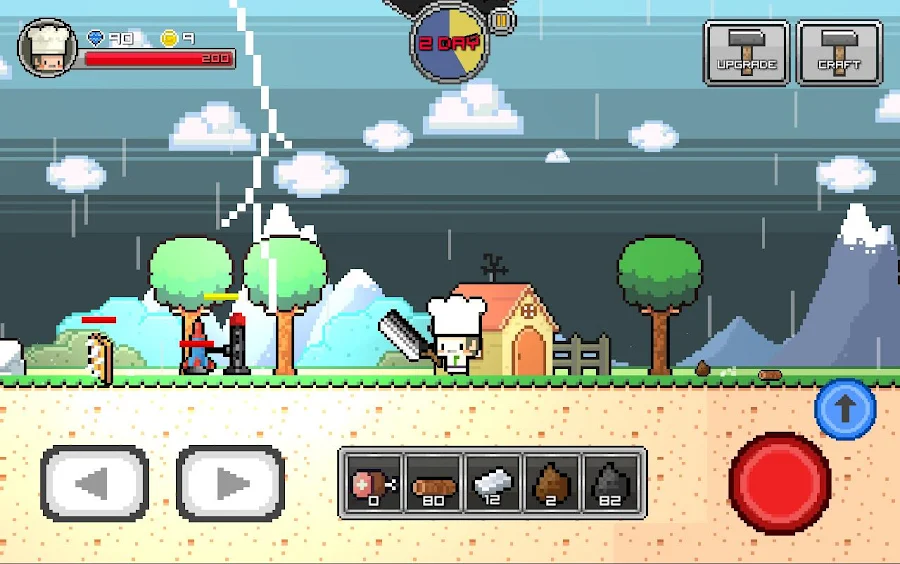This screenshot has width=900, height=564.
Task: Choose the dark coal inventory slot
Action: point(610,482)
